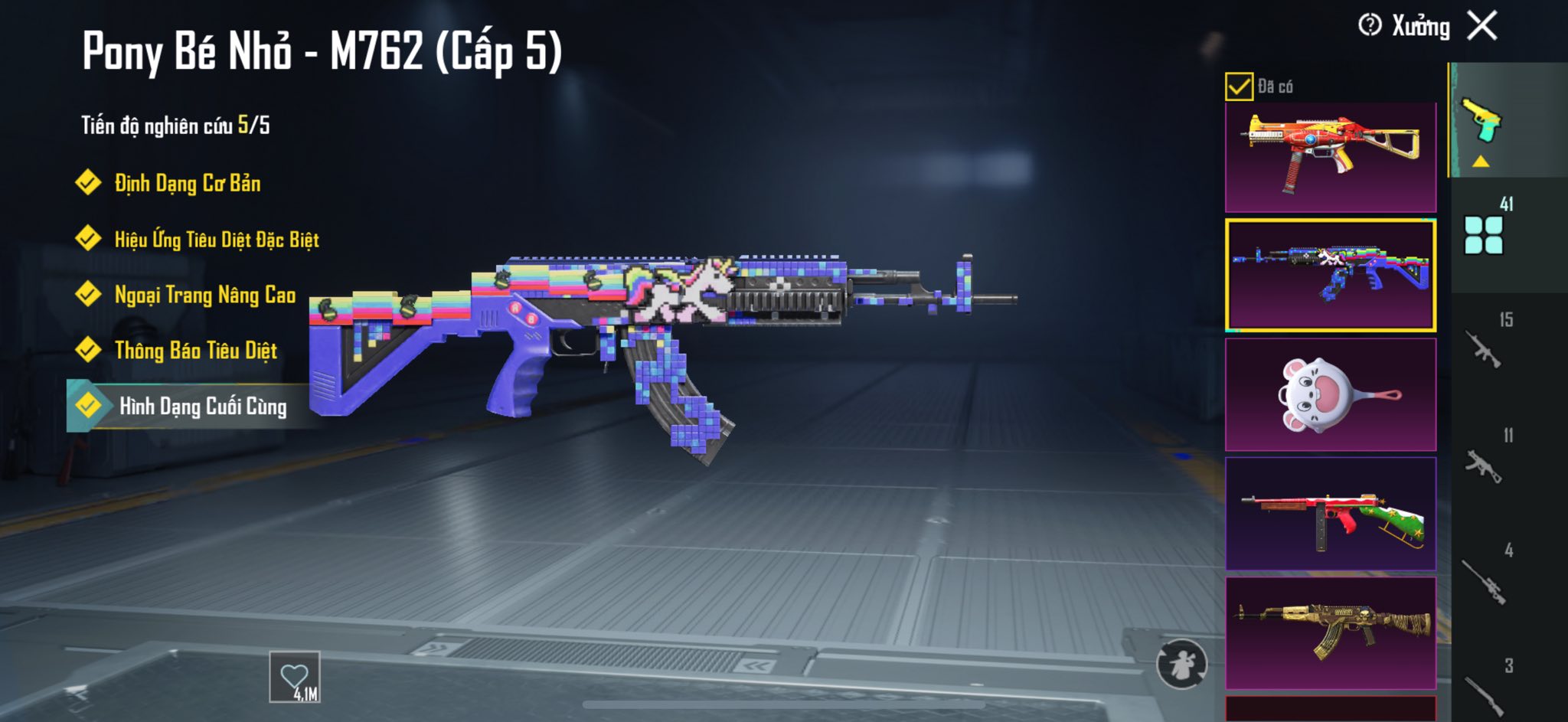Choose Ngoại Trang Nâng Cao stage

pyautogui.click(x=204, y=295)
